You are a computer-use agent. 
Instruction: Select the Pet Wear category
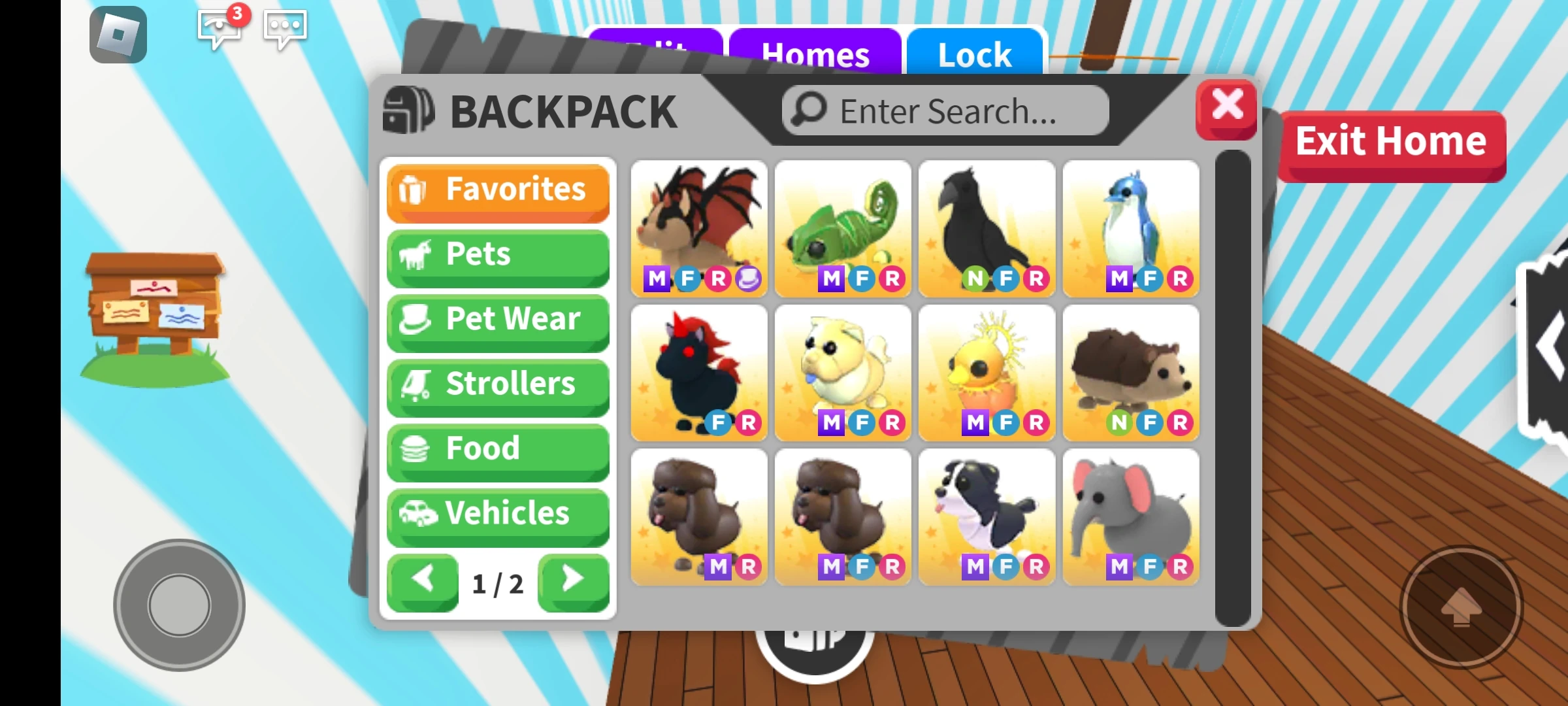click(x=498, y=320)
